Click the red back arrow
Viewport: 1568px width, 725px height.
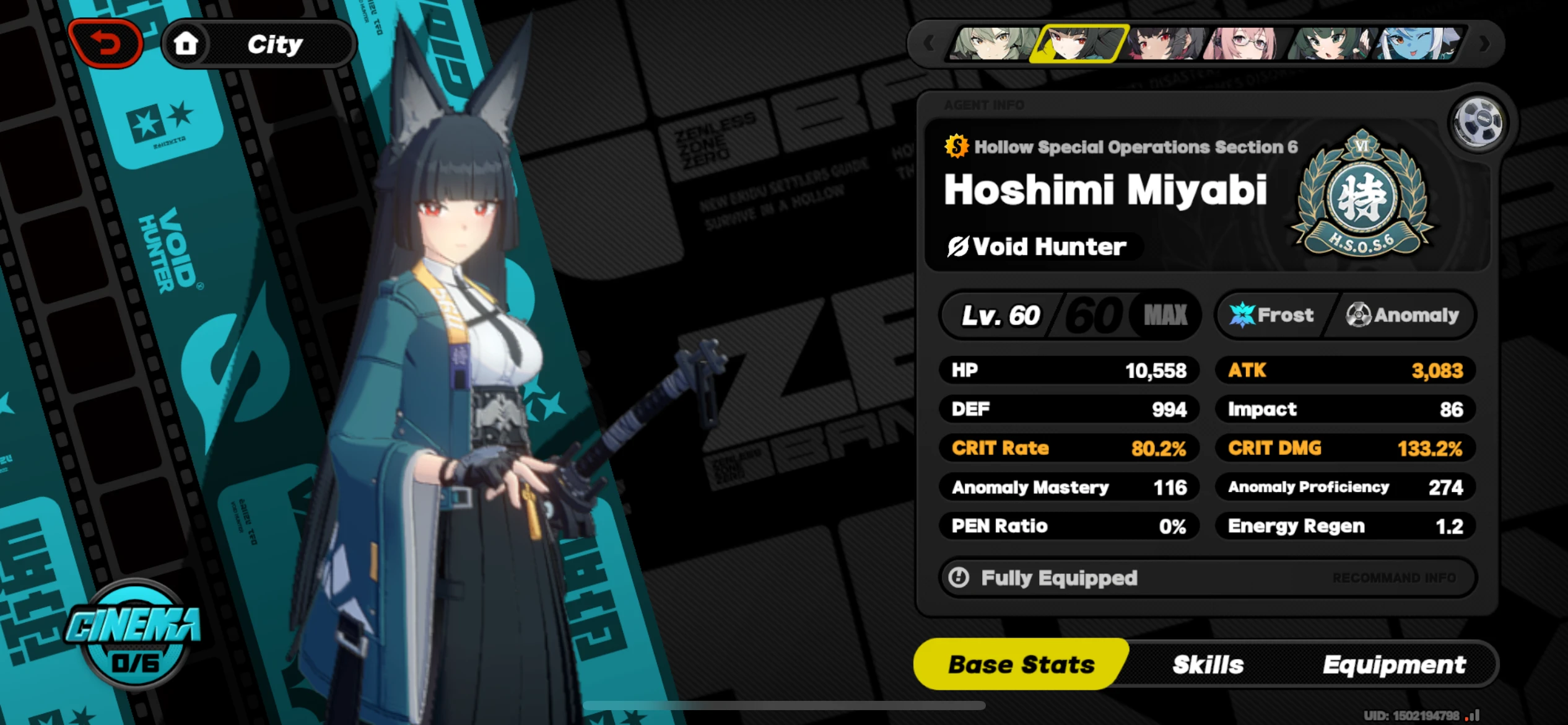pyautogui.click(x=106, y=42)
